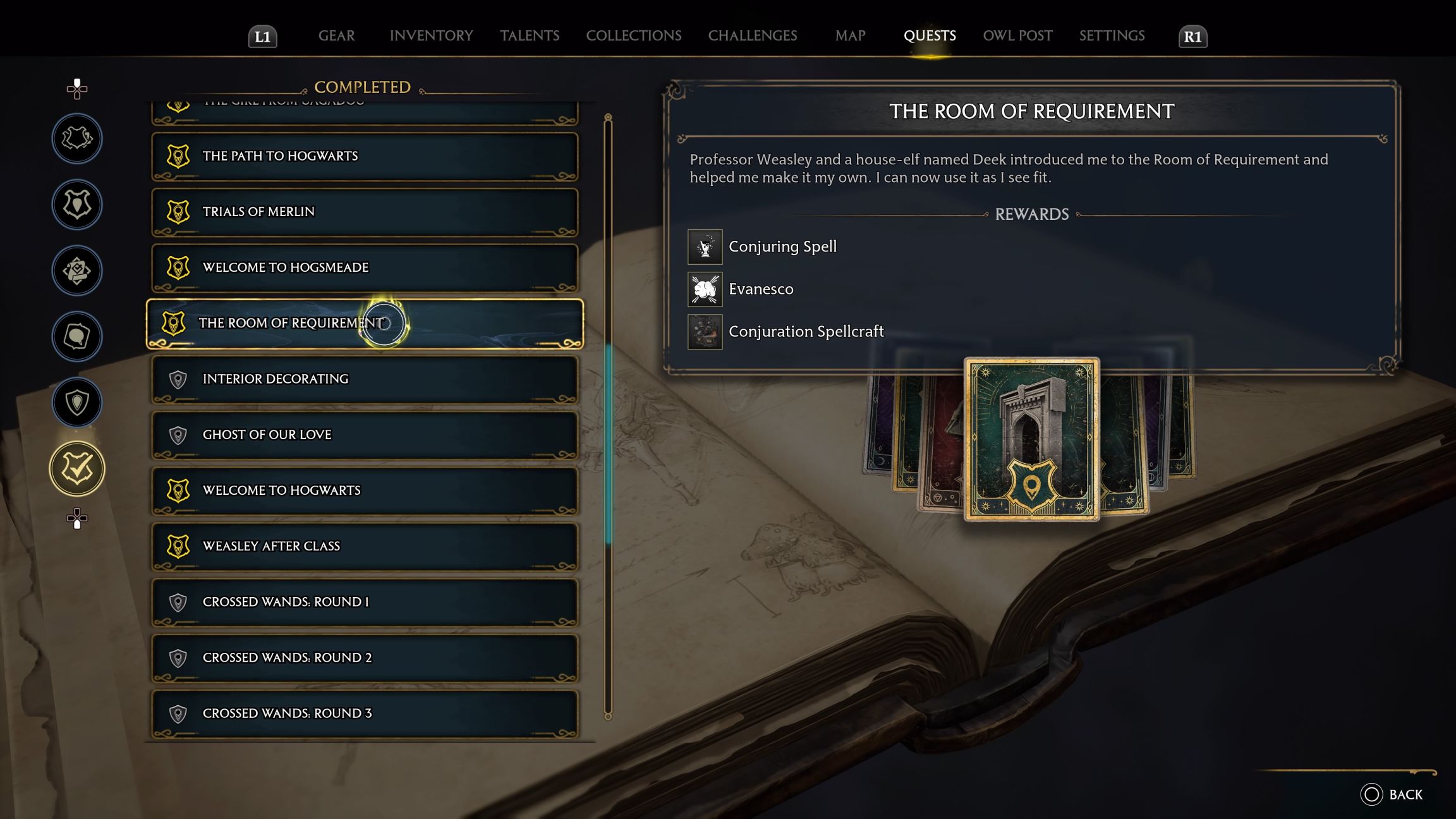Select the plain shield quest filter icon
Viewport: 1456px width, 819px height.
[76, 402]
